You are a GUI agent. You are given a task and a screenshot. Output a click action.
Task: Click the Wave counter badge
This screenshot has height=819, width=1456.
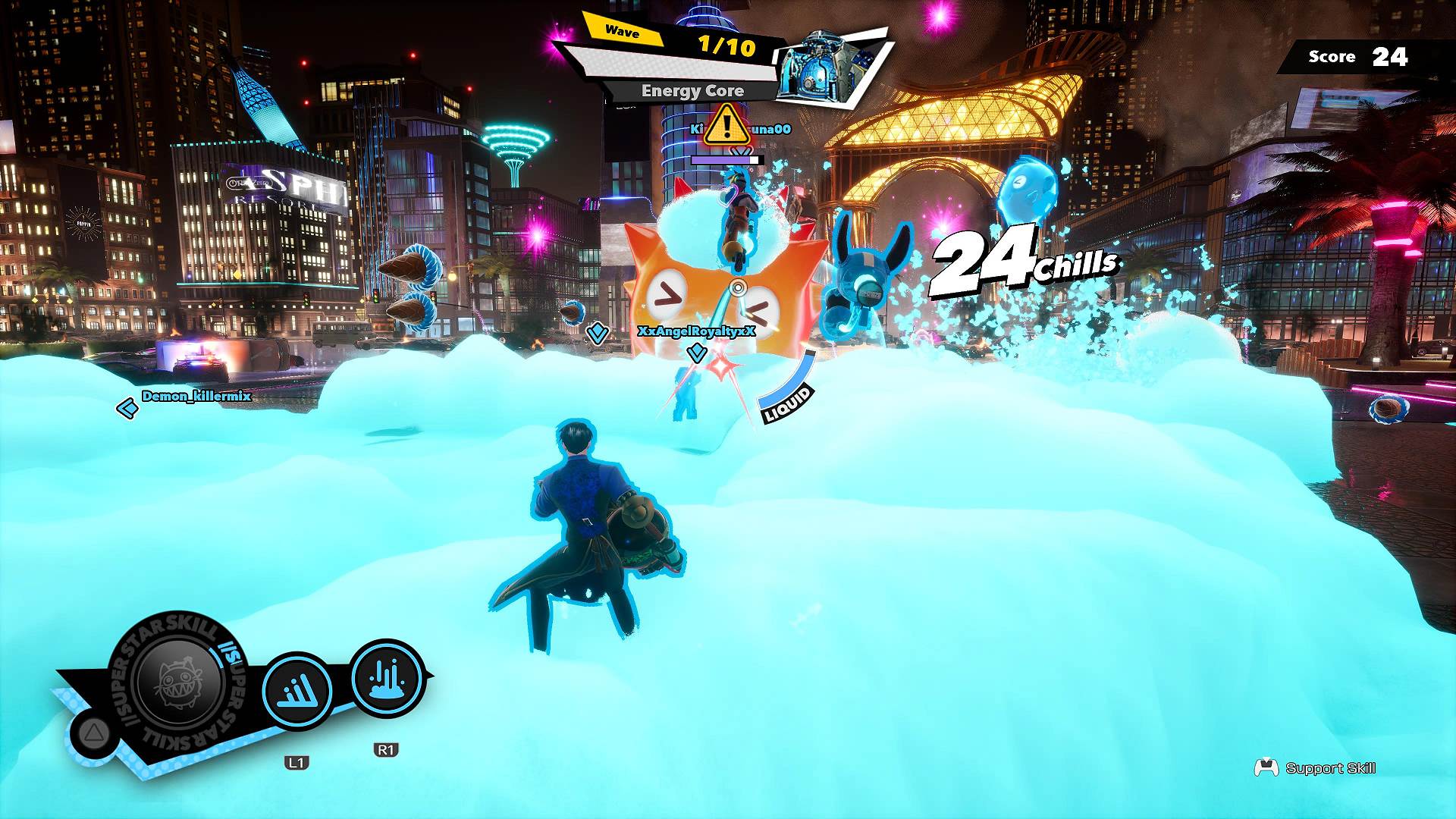pos(623,31)
